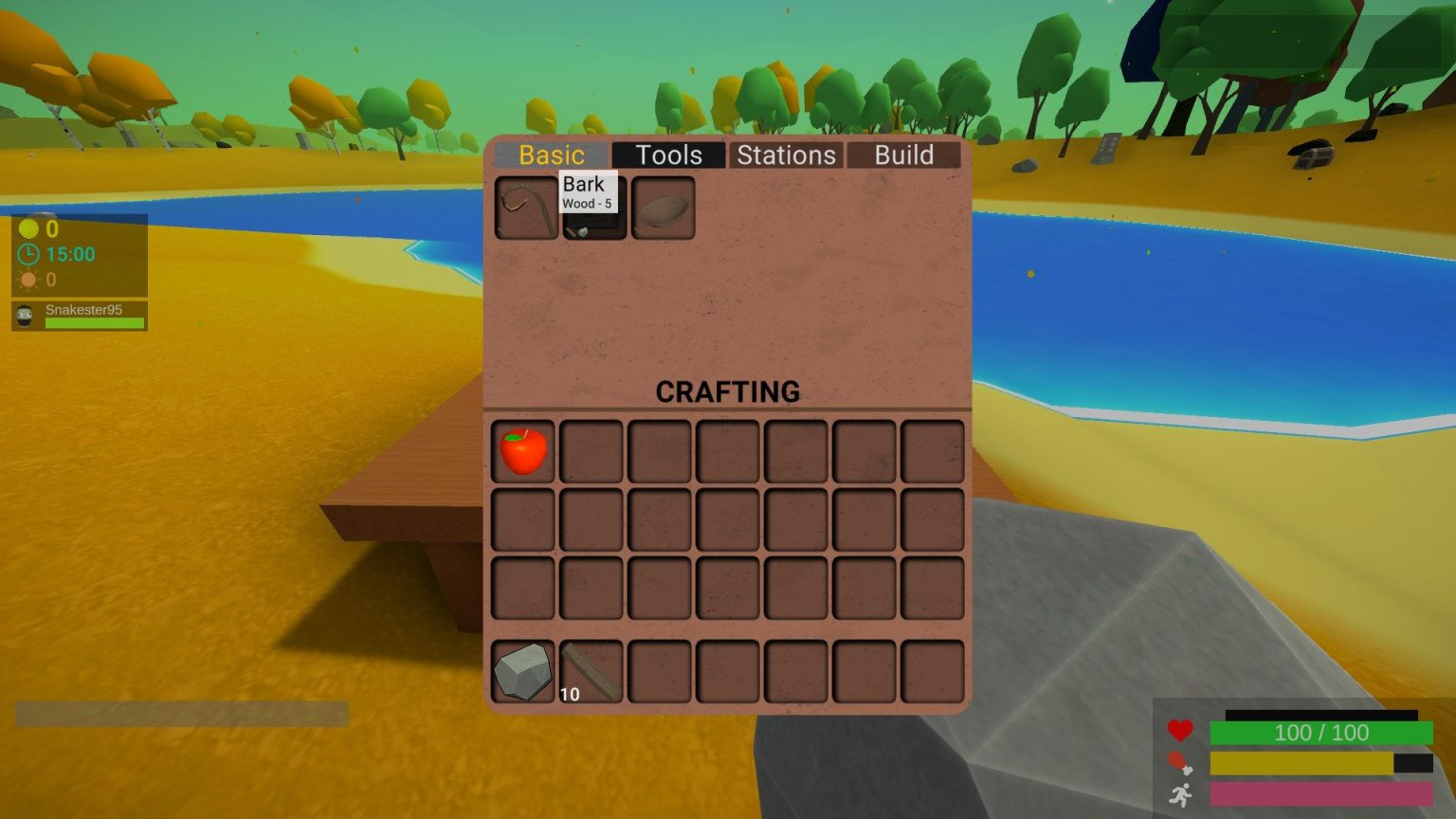Select the Basic tab
Viewport: 1456px width, 819px height.
551,155
